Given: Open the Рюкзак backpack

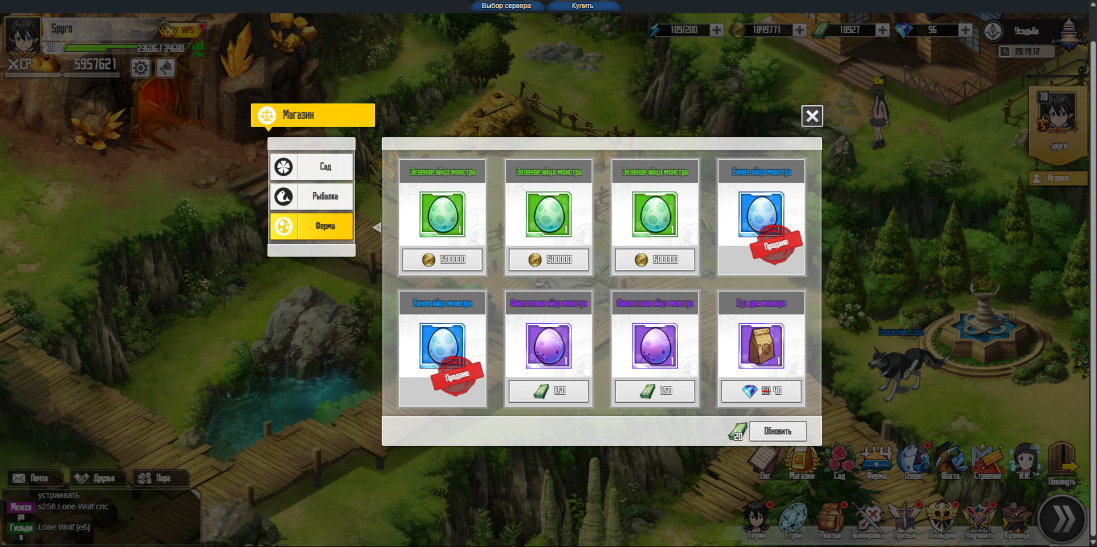Looking at the screenshot, I should click(x=829, y=518).
